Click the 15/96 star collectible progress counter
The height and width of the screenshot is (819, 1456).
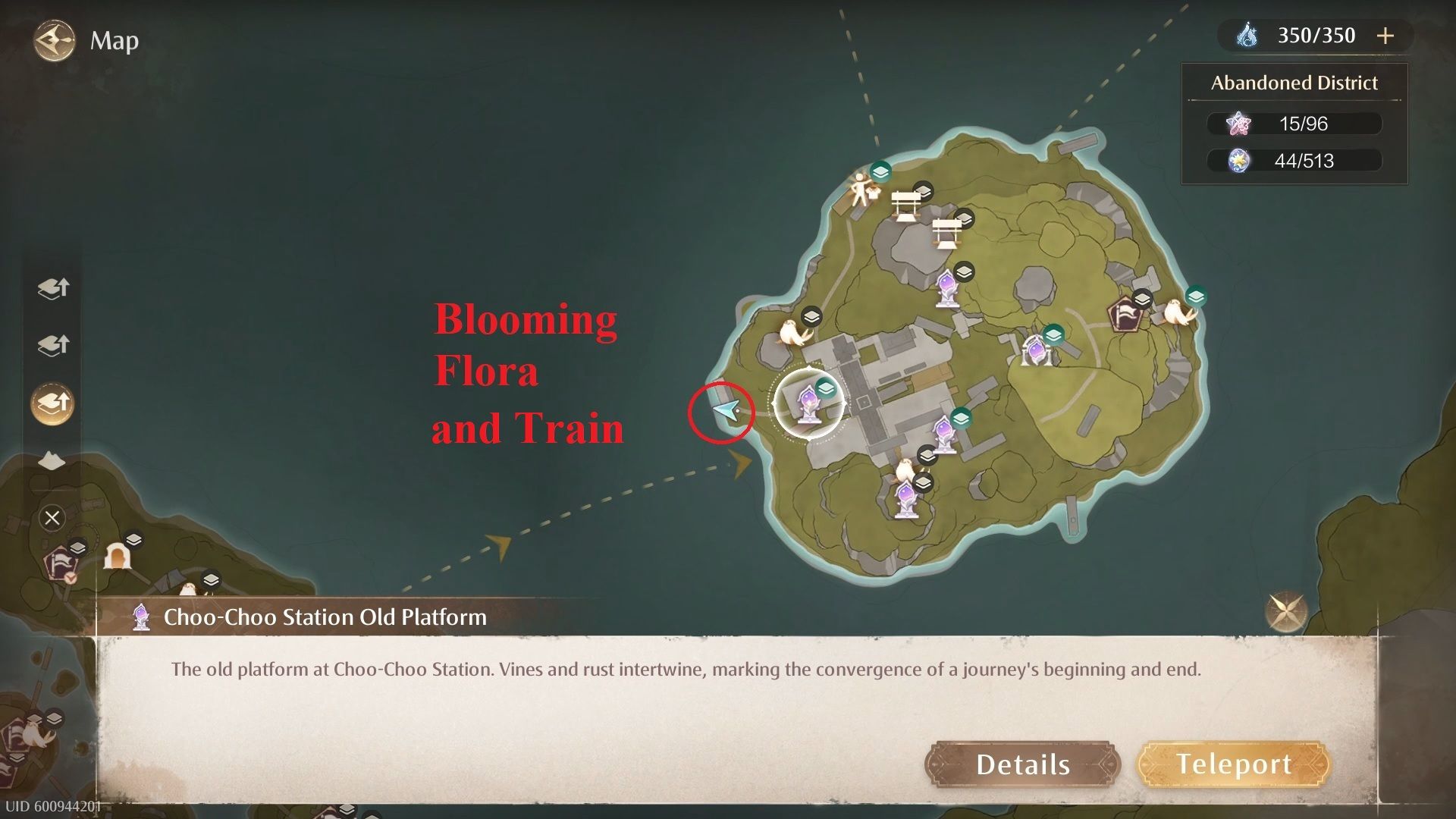1294,124
